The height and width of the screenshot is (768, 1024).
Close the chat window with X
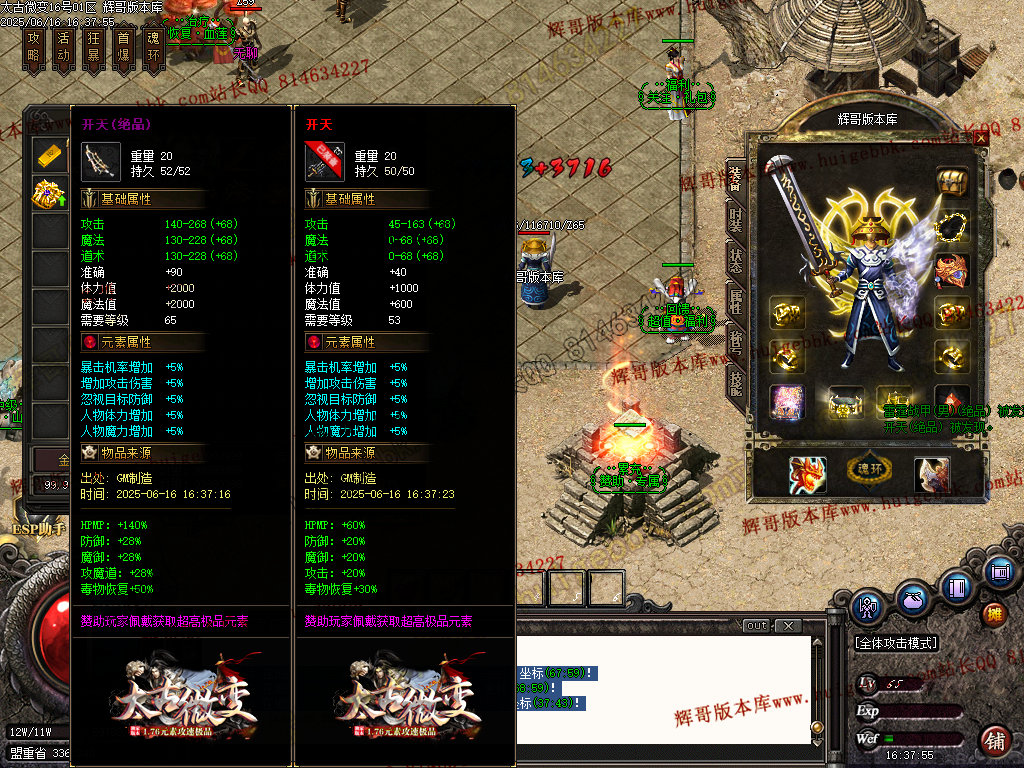click(x=788, y=626)
